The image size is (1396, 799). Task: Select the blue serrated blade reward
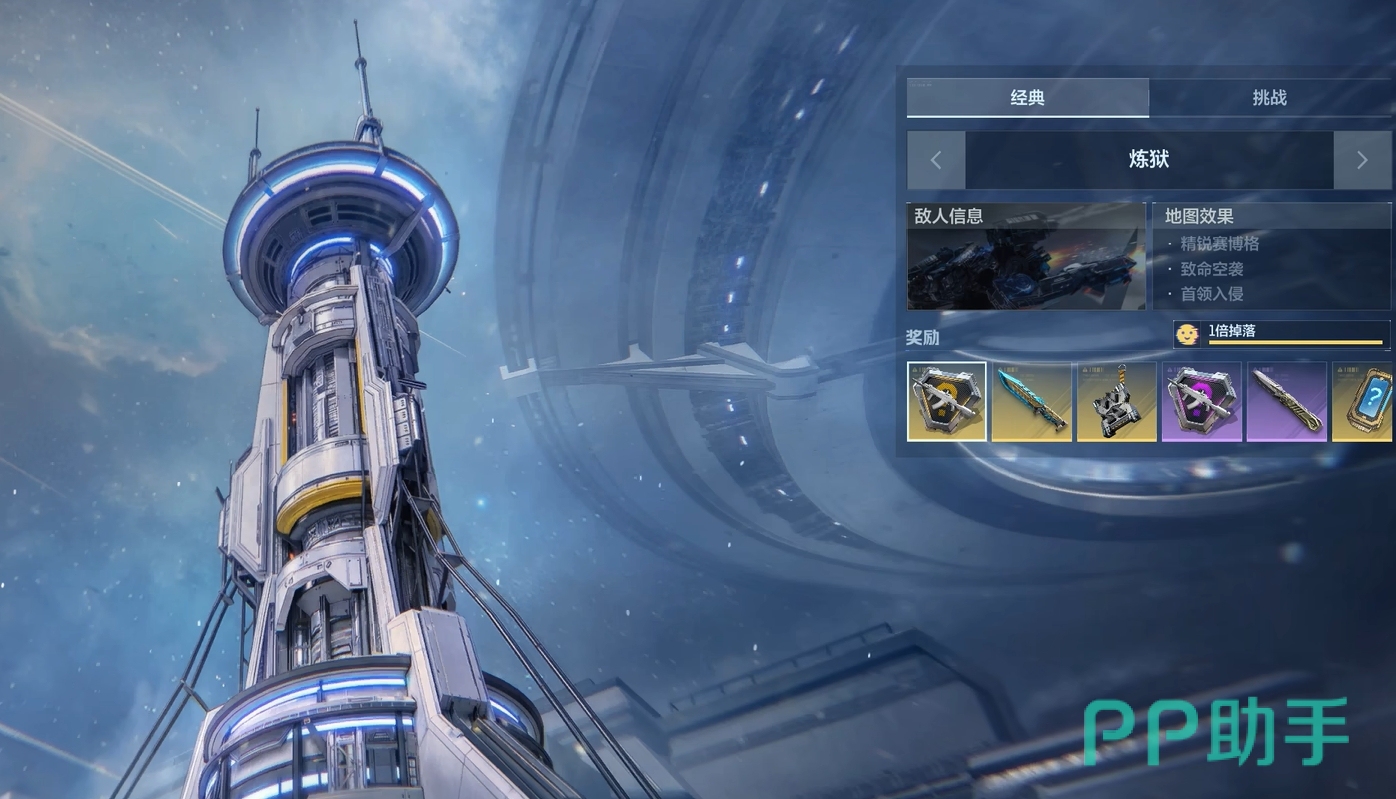(x=1031, y=401)
